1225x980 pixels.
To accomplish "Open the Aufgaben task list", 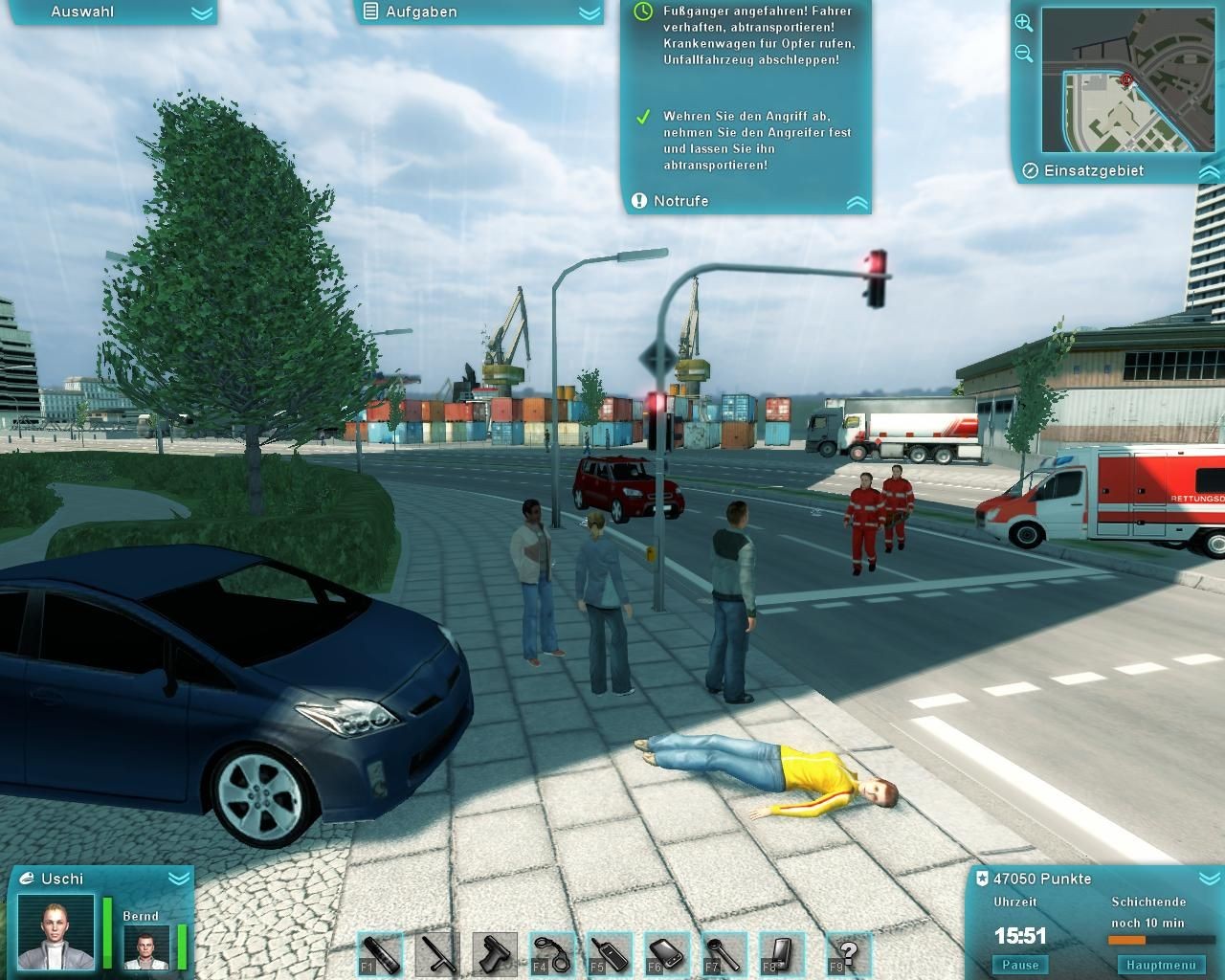I will click(x=590, y=12).
